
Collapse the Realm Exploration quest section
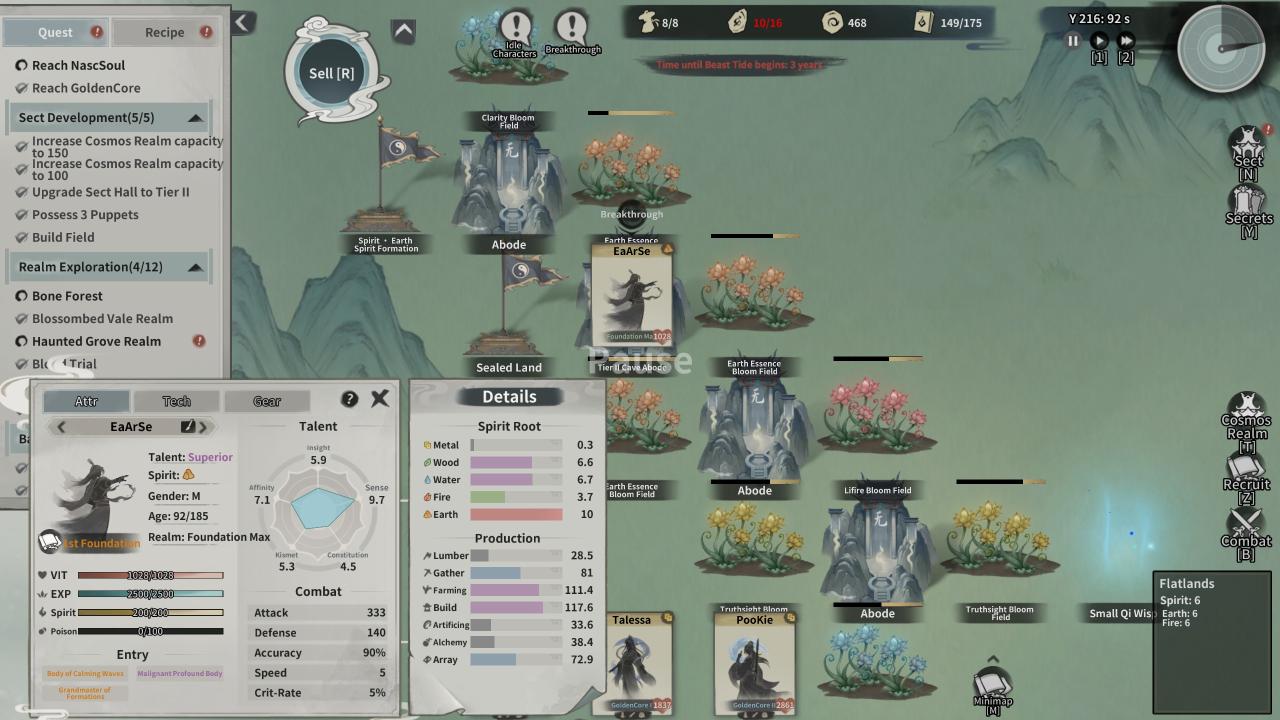tap(195, 267)
